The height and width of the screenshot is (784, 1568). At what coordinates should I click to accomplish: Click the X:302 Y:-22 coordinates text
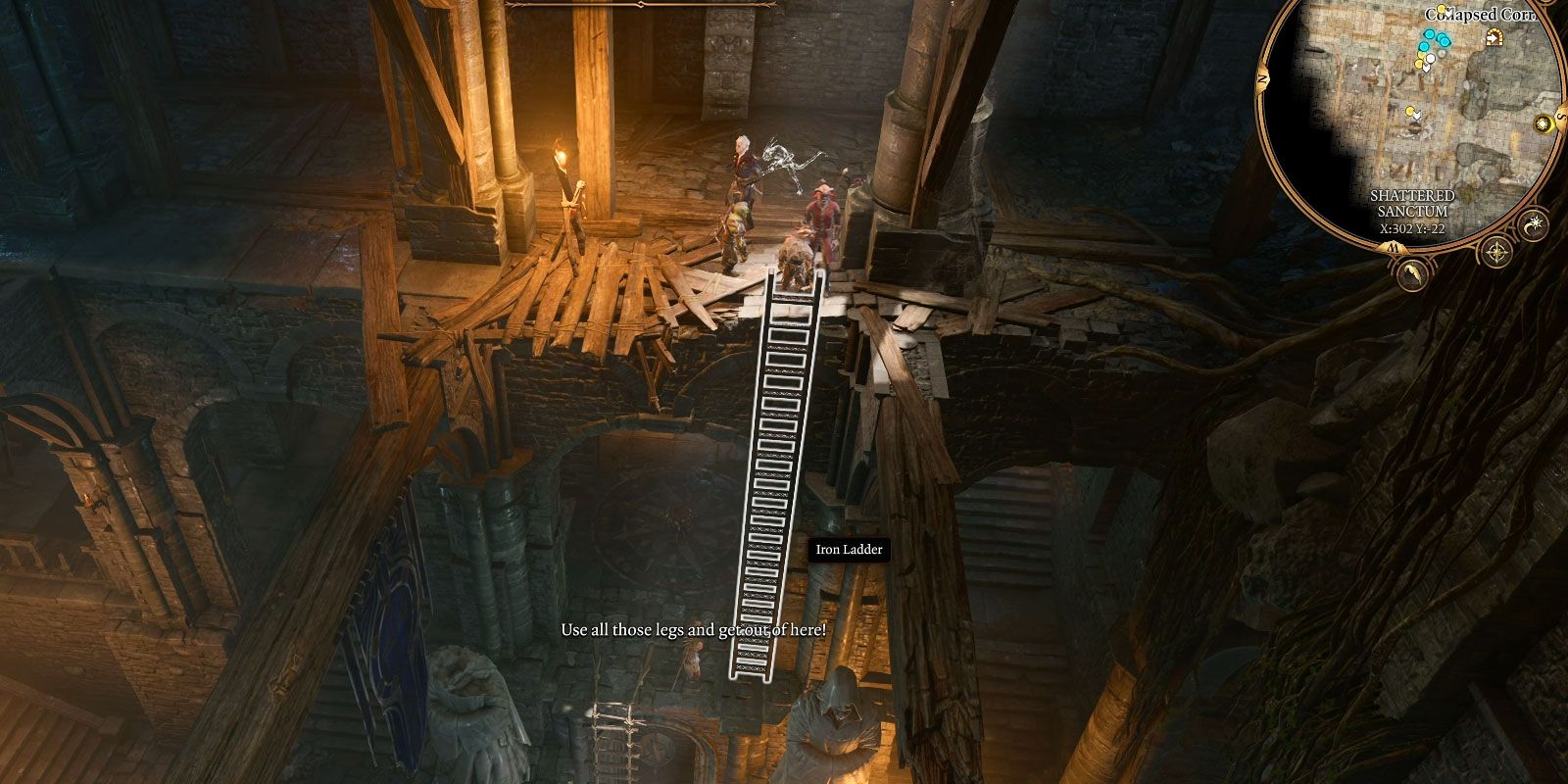[1412, 227]
